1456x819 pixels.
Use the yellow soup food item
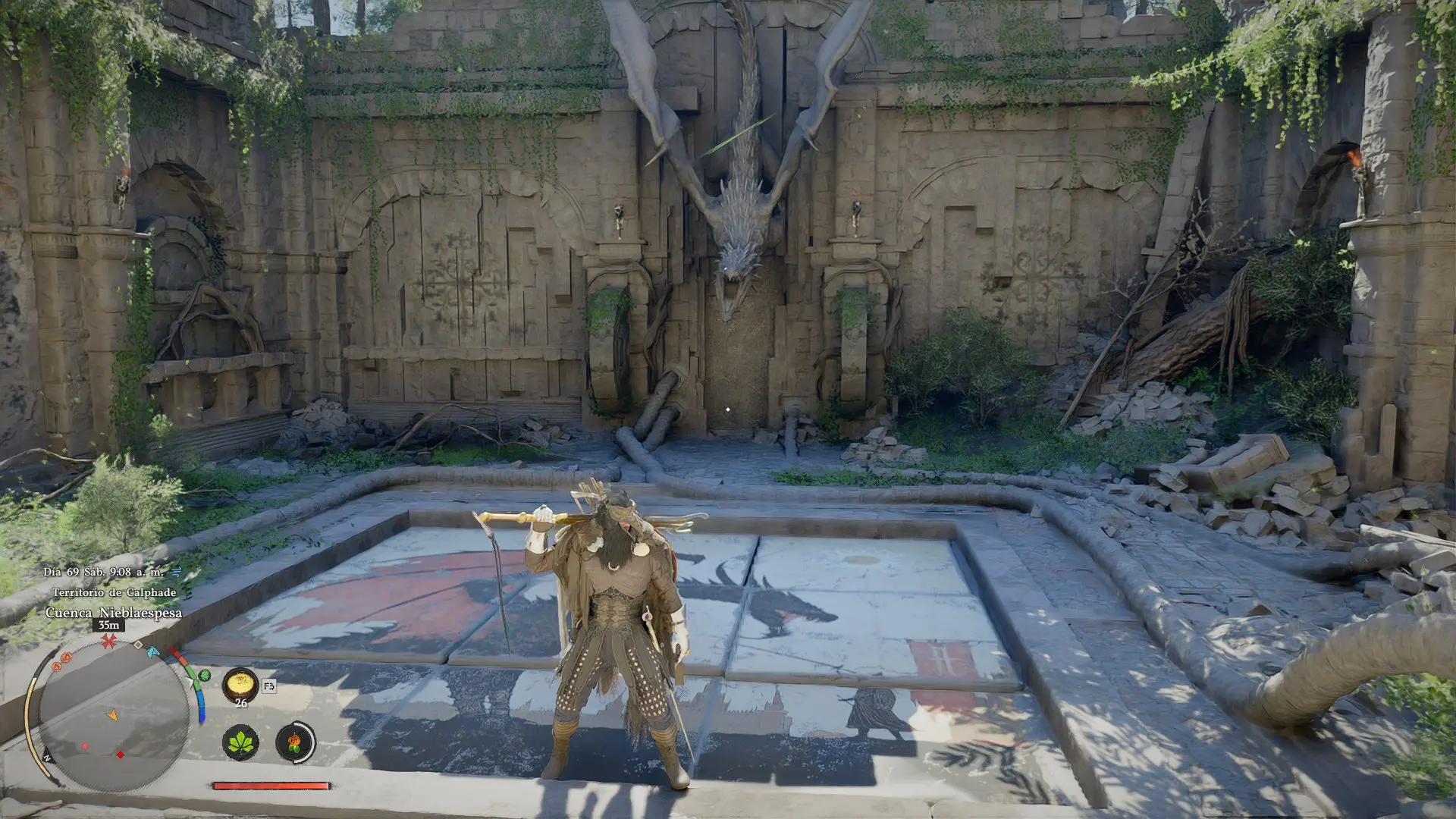pyautogui.click(x=240, y=686)
